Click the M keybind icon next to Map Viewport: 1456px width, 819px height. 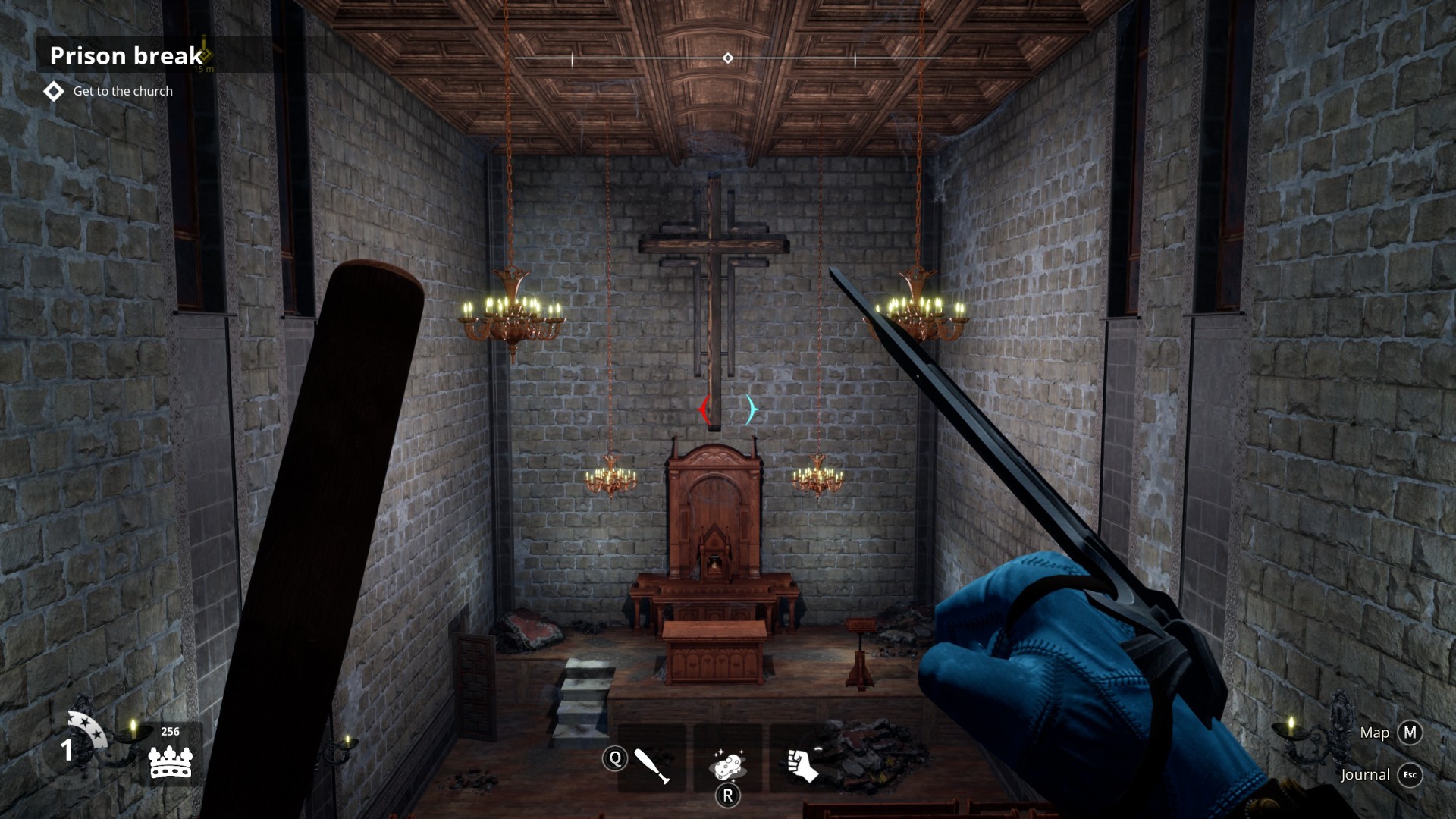(x=1410, y=733)
